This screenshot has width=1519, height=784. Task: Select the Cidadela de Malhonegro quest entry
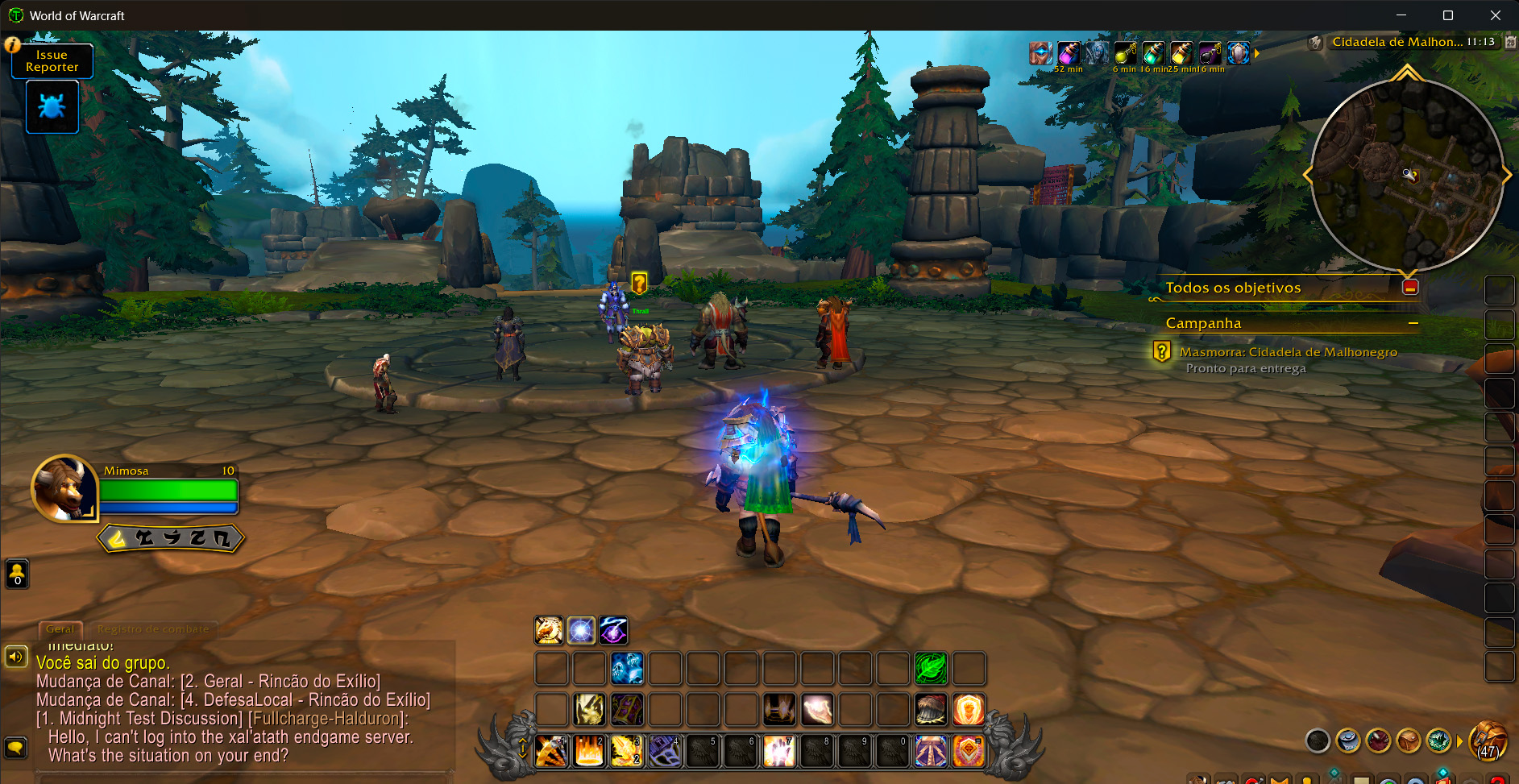click(x=1288, y=352)
